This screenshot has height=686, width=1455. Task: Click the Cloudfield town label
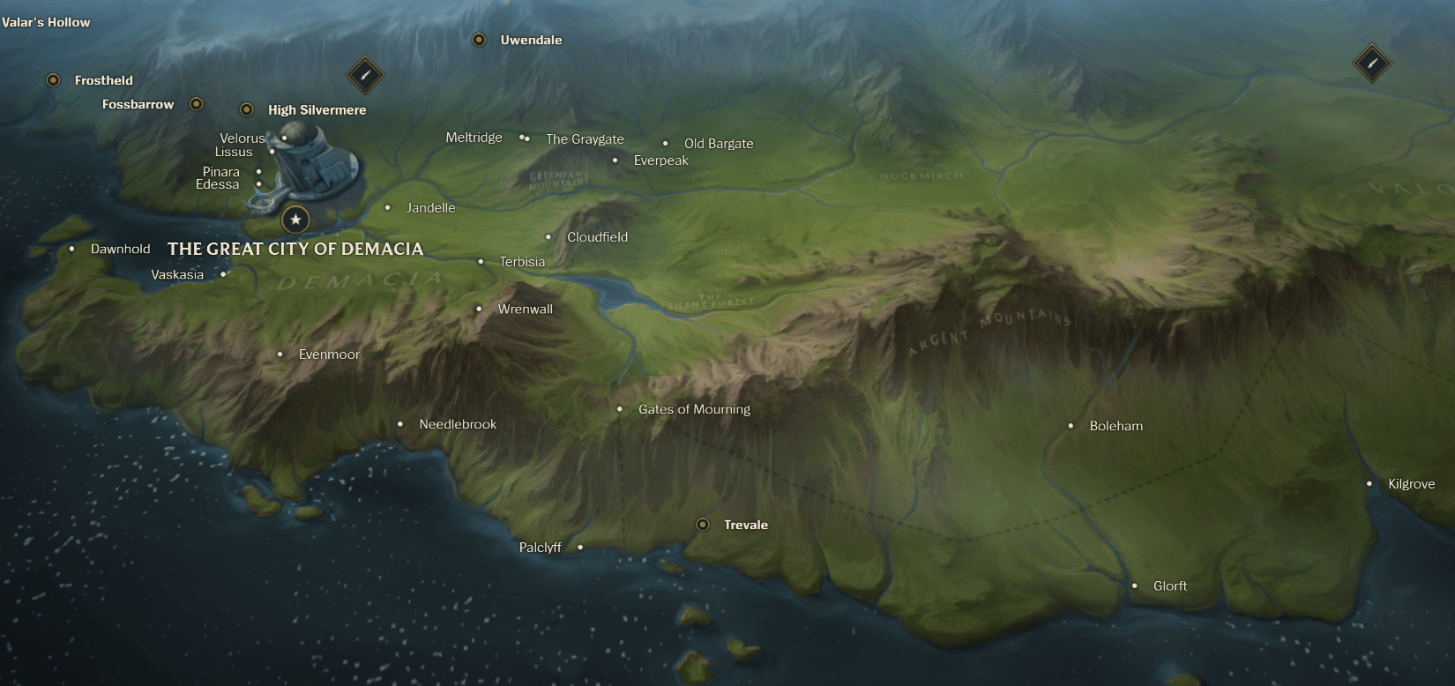(597, 237)
